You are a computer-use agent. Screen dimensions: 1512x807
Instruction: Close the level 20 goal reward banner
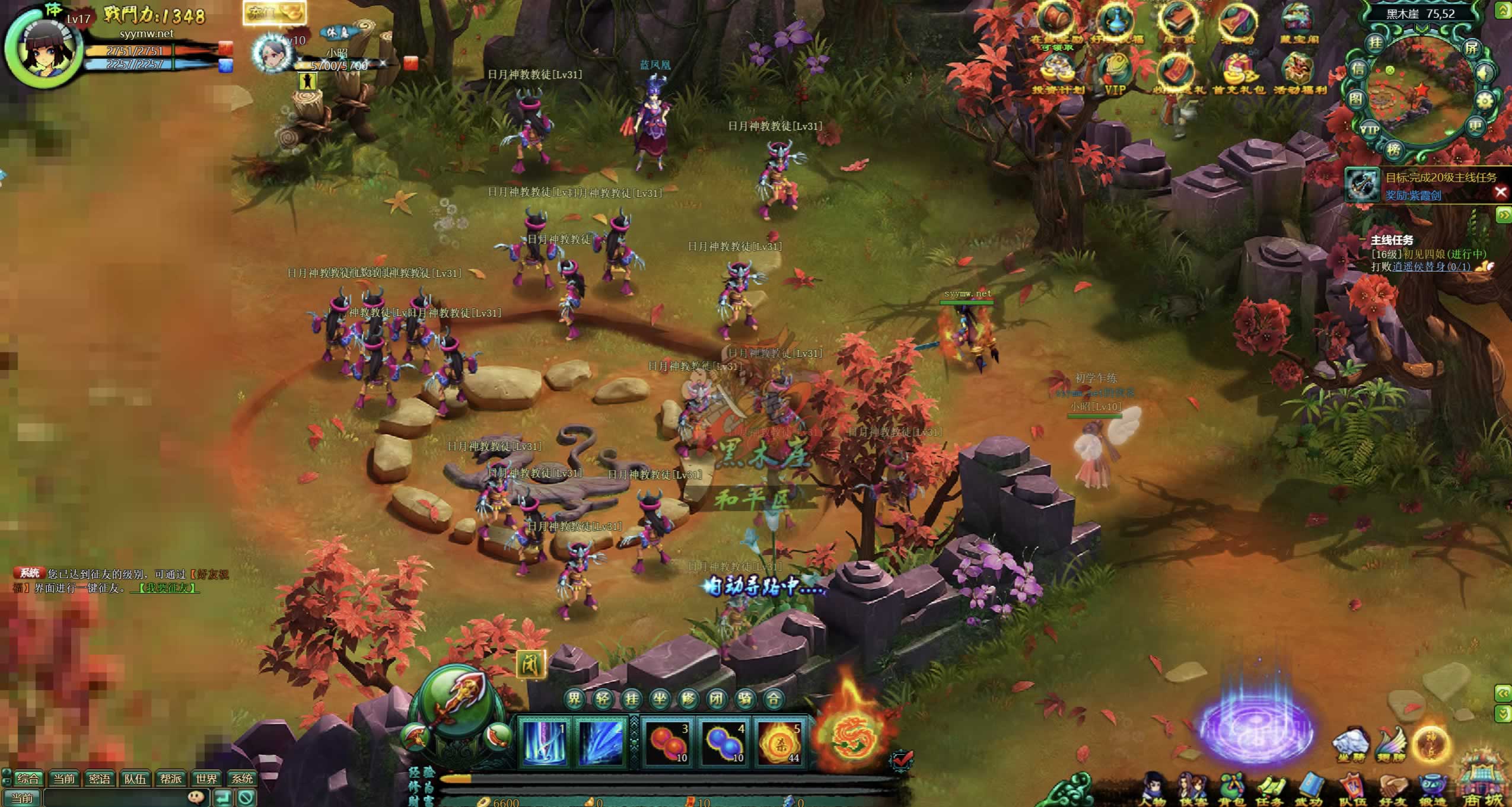pos(1501,192)
